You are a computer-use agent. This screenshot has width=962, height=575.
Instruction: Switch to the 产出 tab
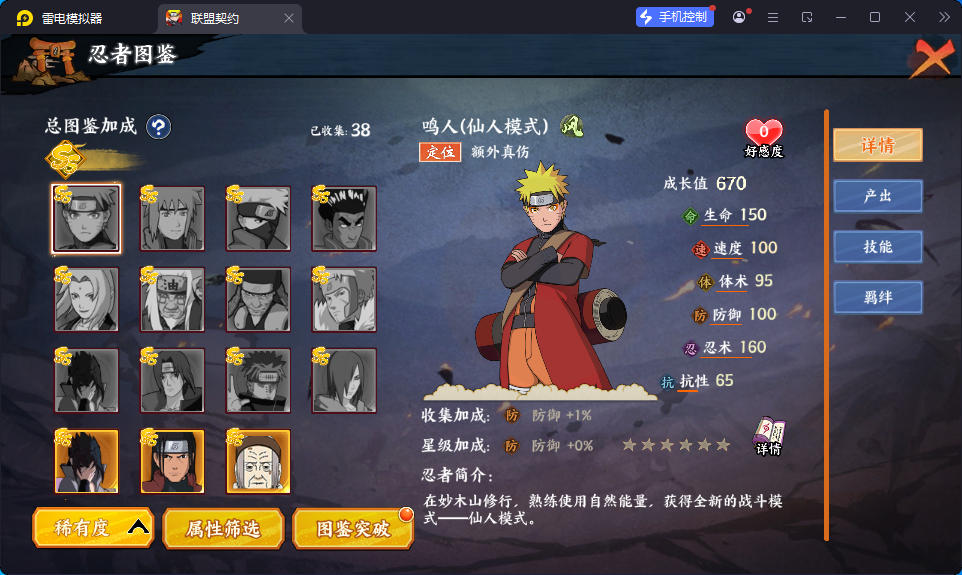point(877,196)
